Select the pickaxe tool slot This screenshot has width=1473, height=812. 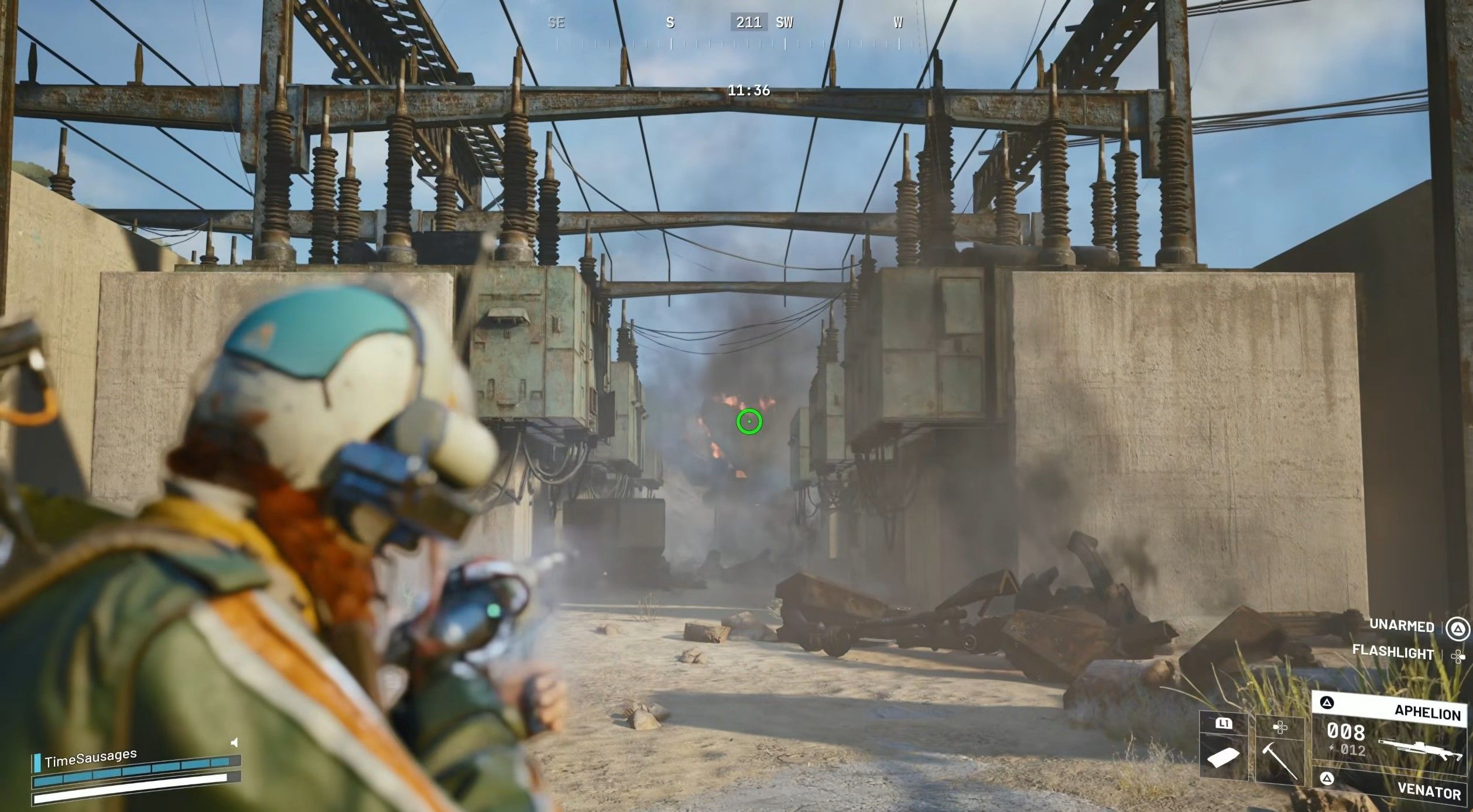pyautogui.click(x=1280, y=751)
